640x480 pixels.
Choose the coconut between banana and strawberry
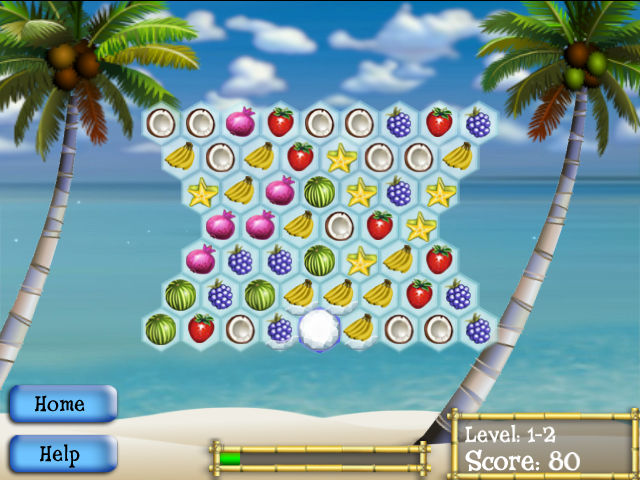[x=340, y=225]
